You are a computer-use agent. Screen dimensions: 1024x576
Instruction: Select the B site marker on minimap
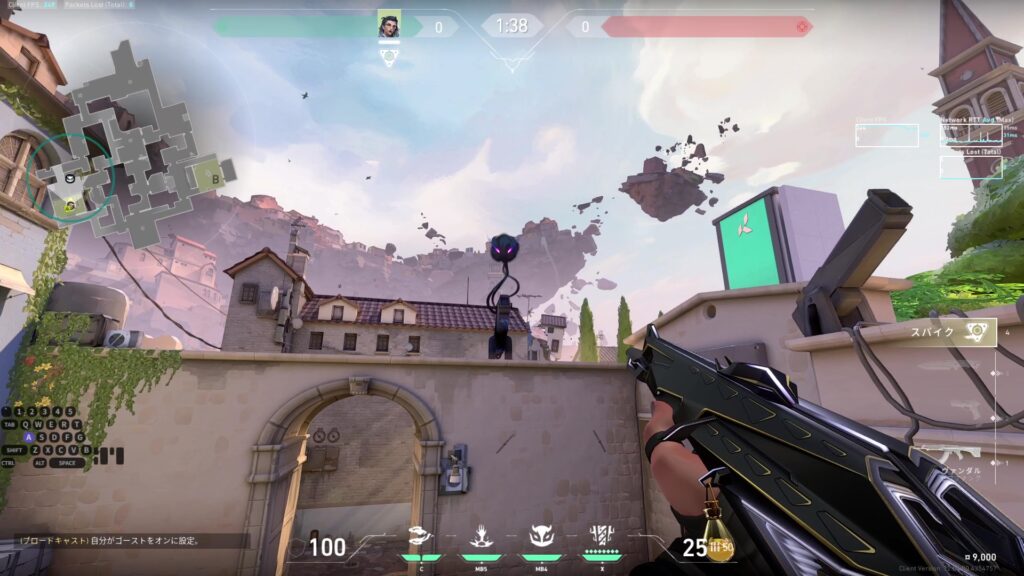click(216, 177)
